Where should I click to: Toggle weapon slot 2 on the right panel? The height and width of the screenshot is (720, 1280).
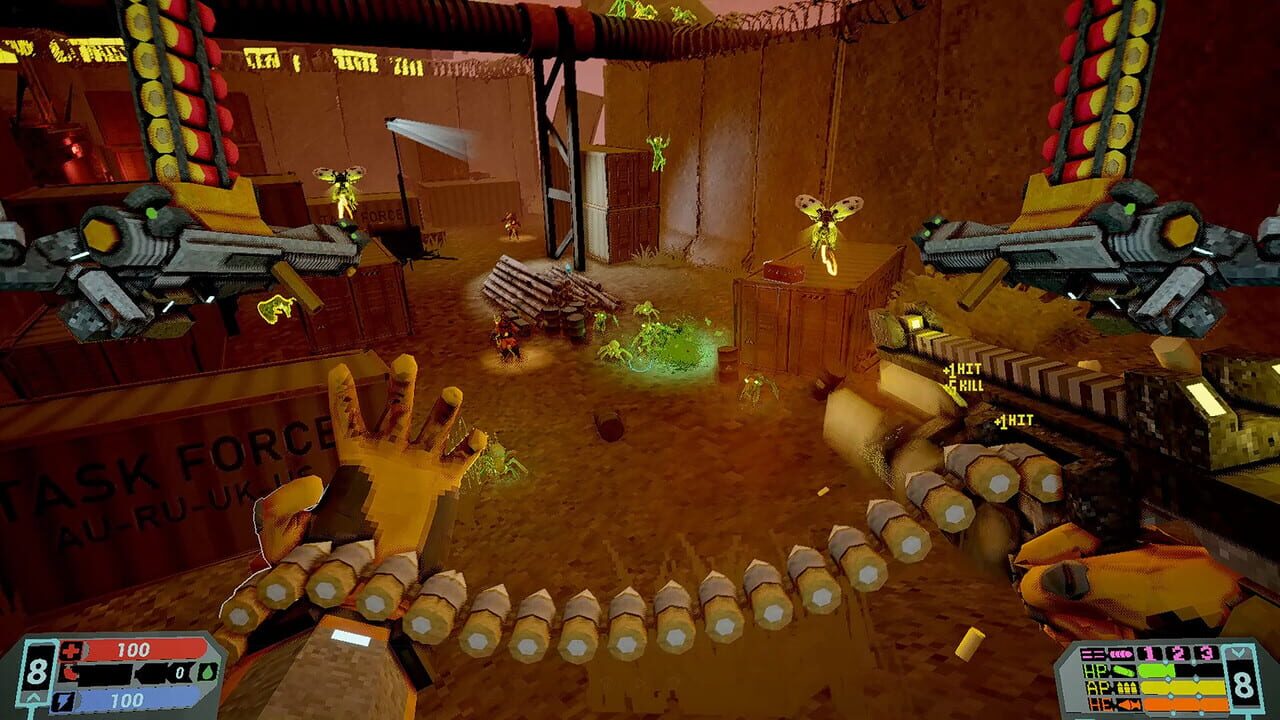point(1178,654)
